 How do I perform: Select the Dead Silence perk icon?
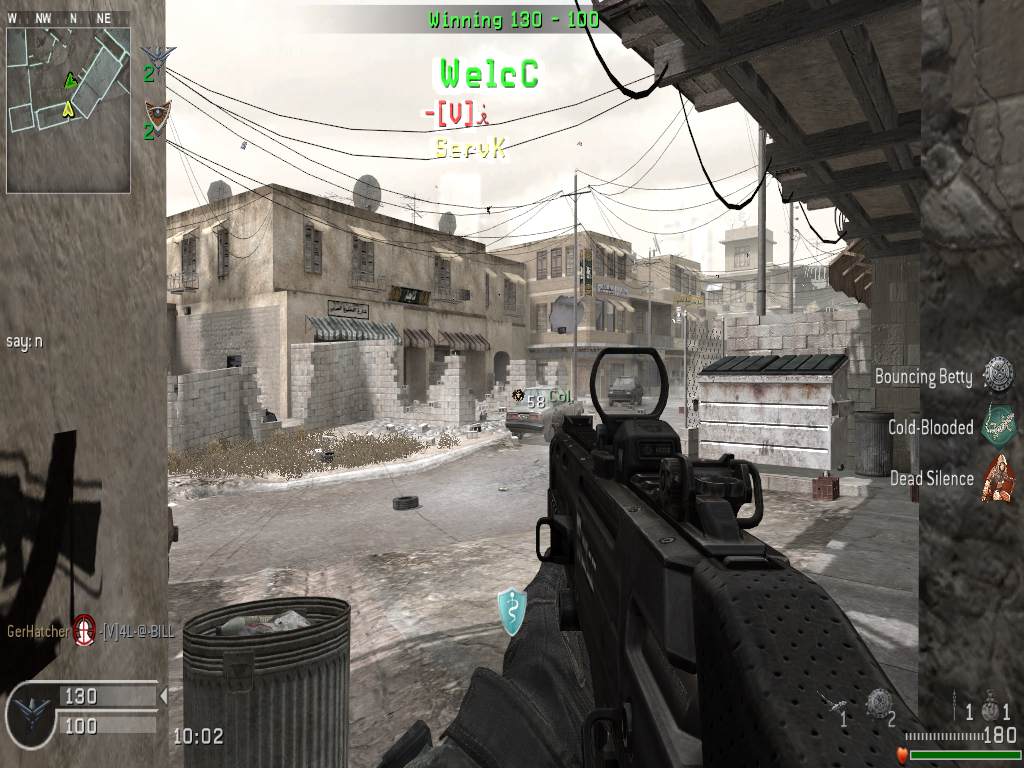[997, 477]
